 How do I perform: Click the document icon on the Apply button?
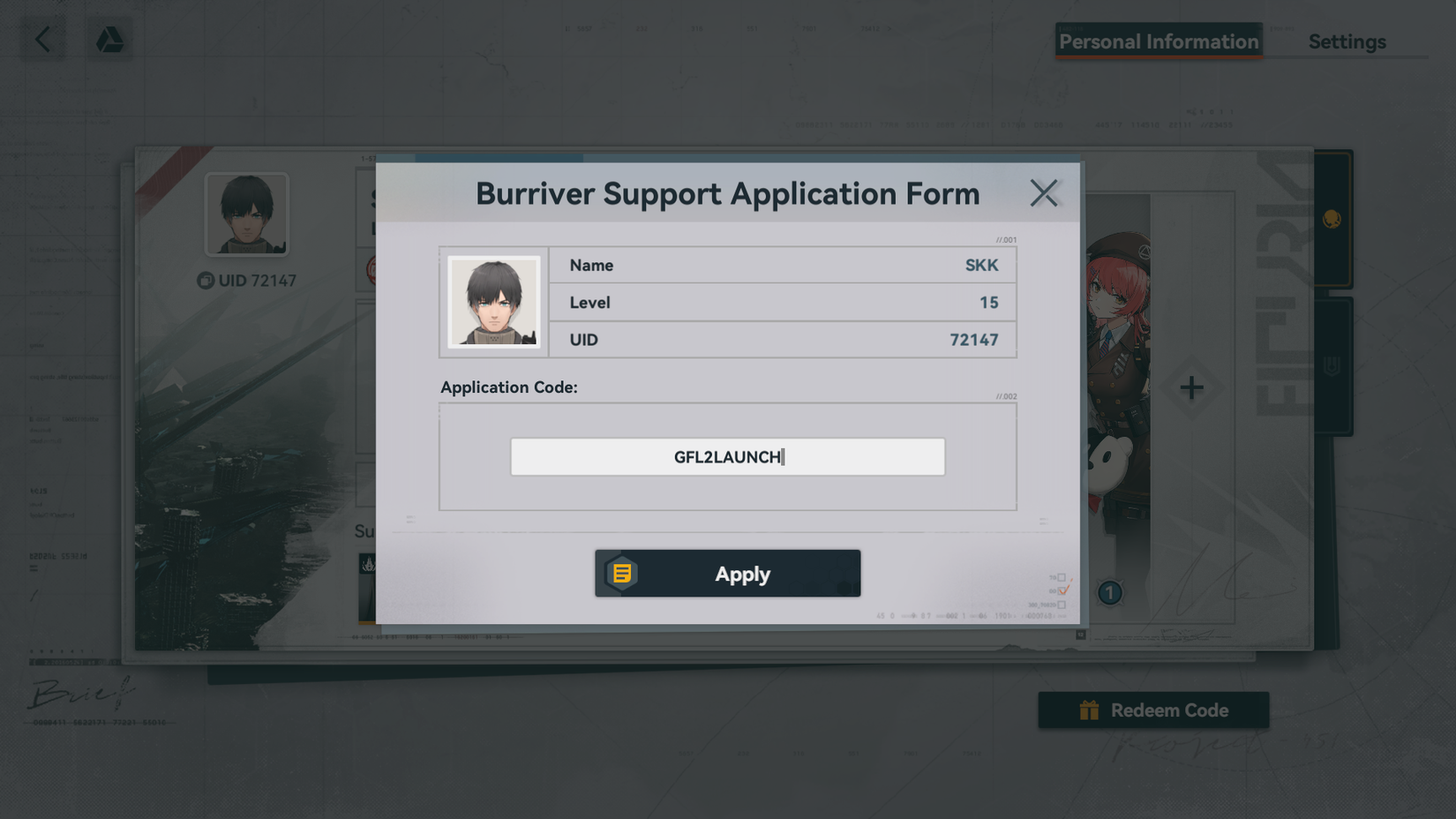[x=622, y=573]
